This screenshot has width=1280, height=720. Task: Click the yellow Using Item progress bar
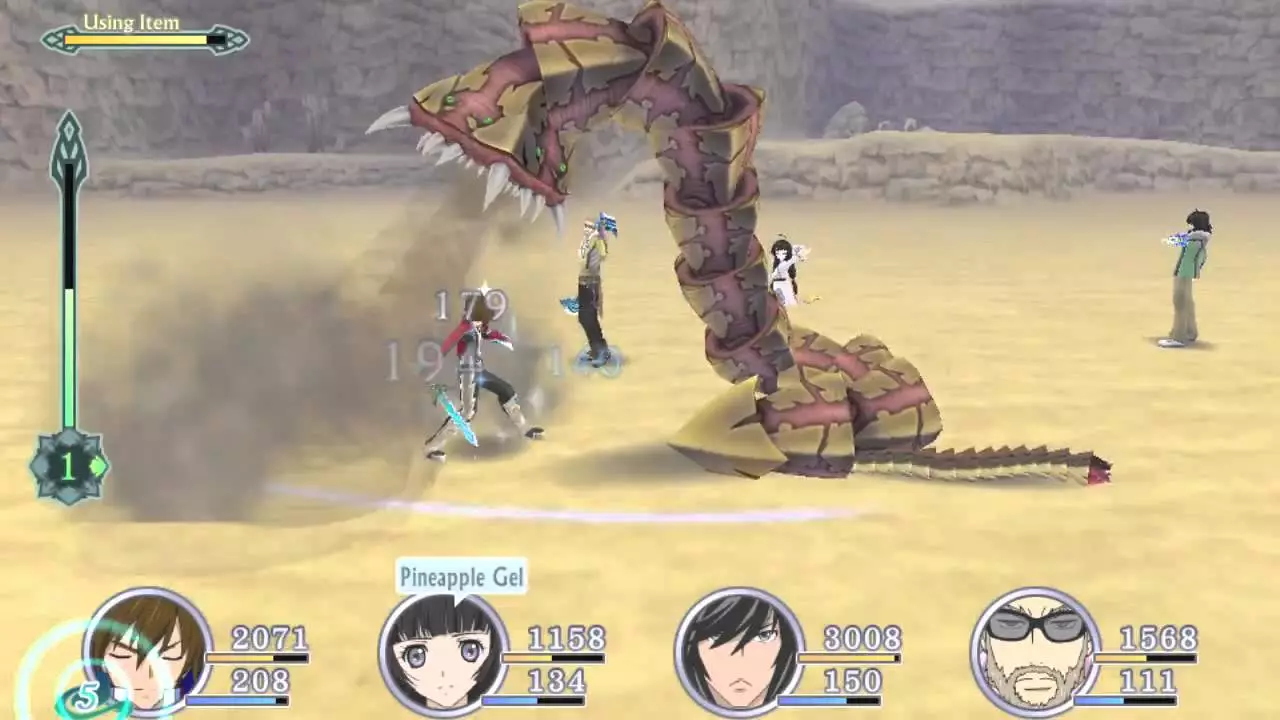tap(135, 41)
